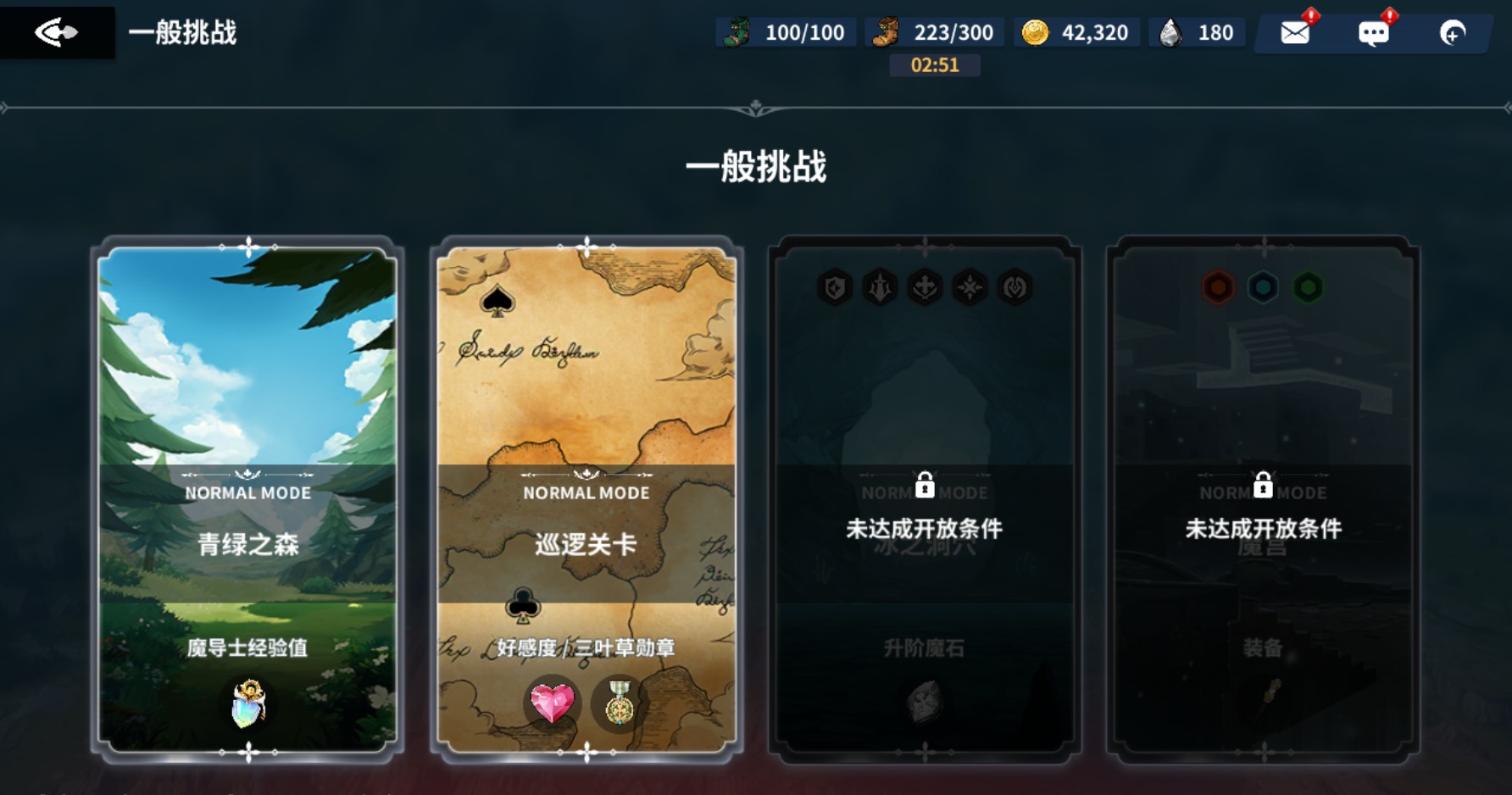Open the chat messages icon
This screenshot has height=795, width=1512.
pos(1375,32)
